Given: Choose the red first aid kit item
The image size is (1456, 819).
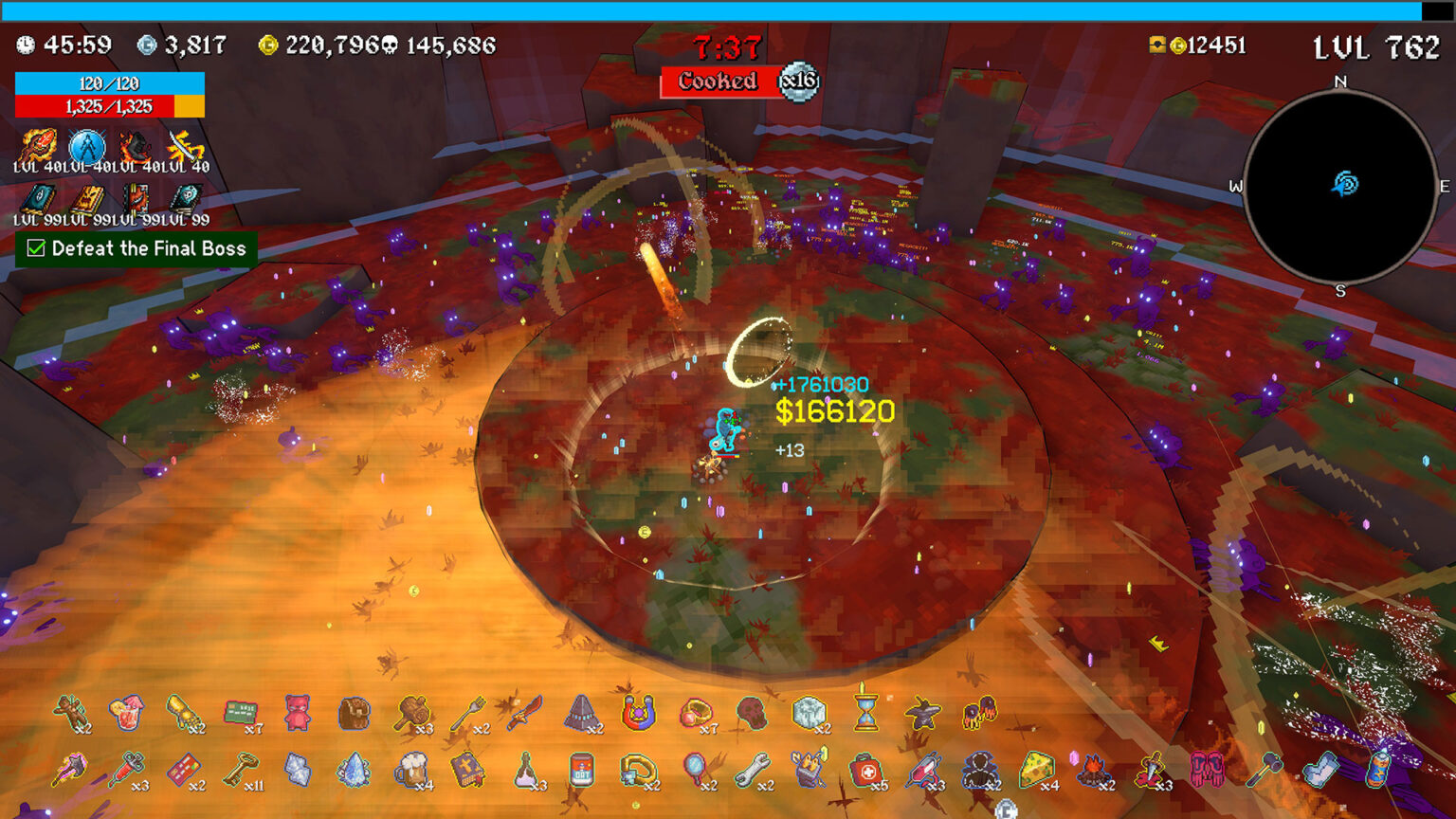Looking at the screenshot, I should click(865, 770).
